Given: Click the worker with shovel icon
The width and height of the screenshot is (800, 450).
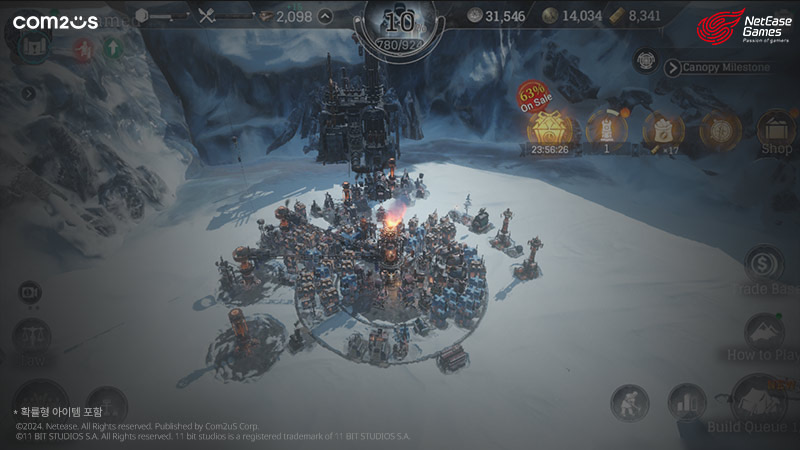Looking at the screenshot, I should tap(630, 402).
